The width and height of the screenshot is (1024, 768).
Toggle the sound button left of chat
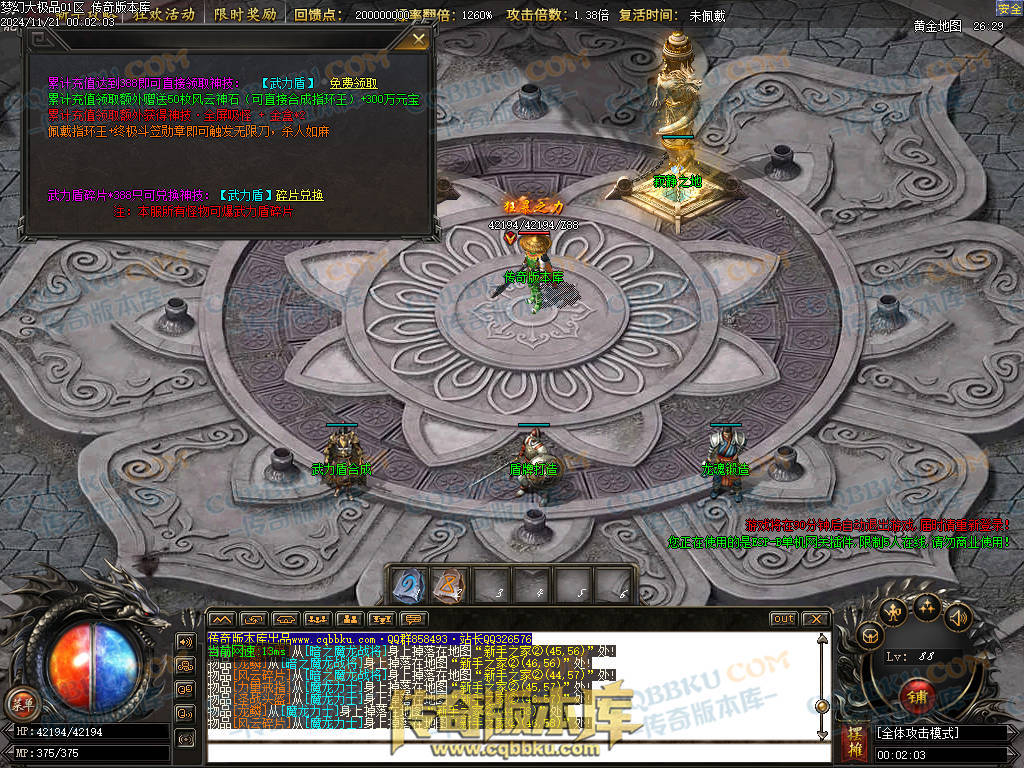(x=185, y=641)
